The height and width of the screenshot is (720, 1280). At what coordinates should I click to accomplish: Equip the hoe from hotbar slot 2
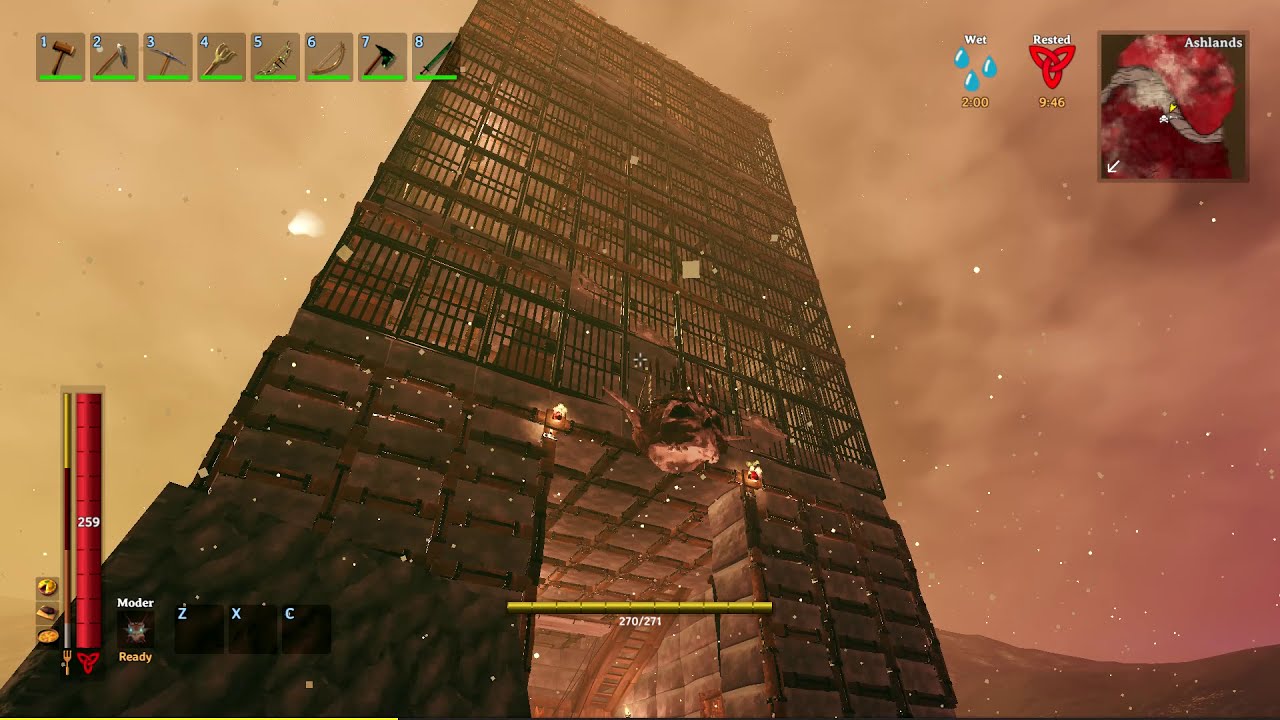coord(114,57)
